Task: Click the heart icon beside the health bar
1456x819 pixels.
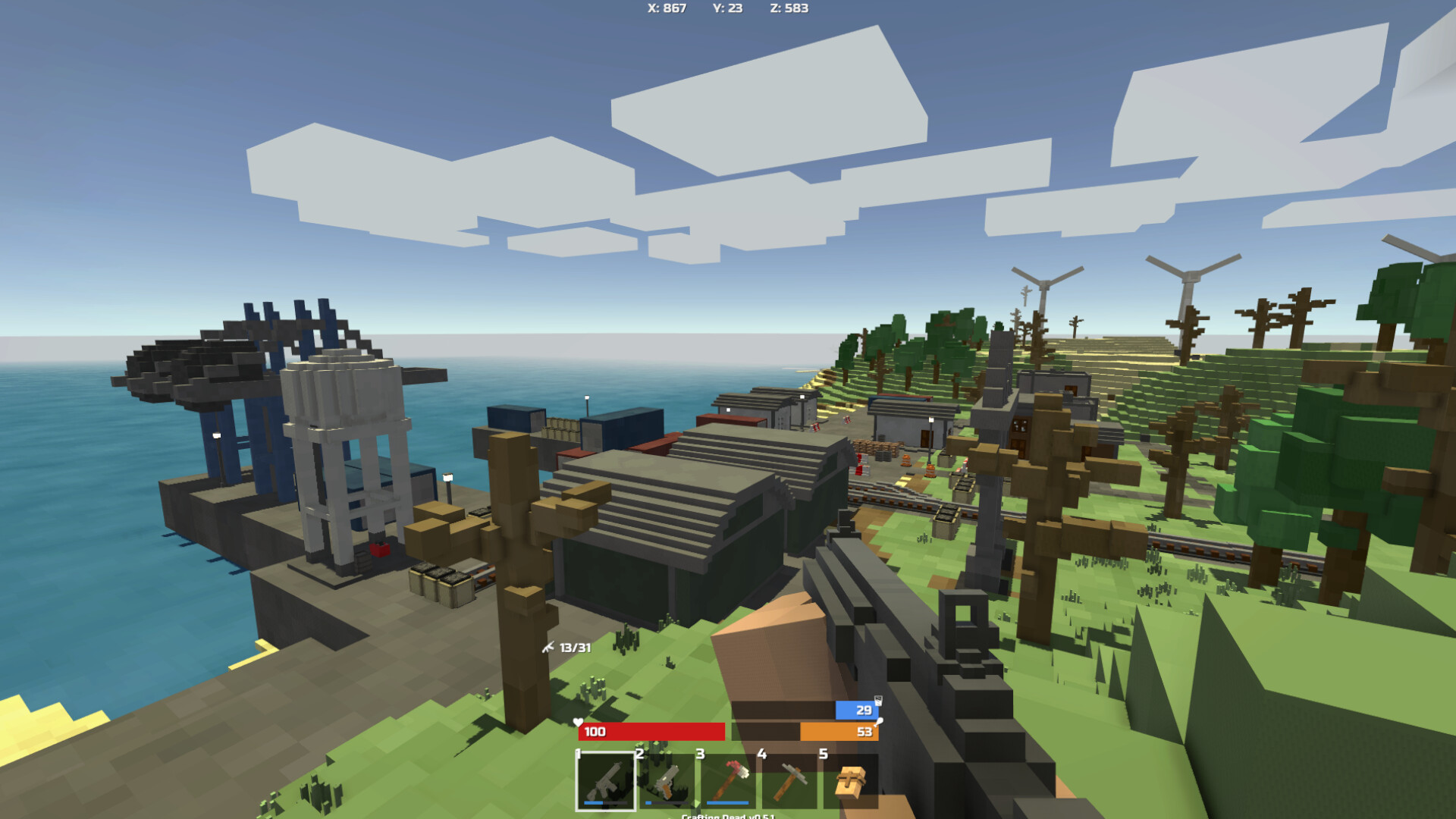Action: point(578,723)
